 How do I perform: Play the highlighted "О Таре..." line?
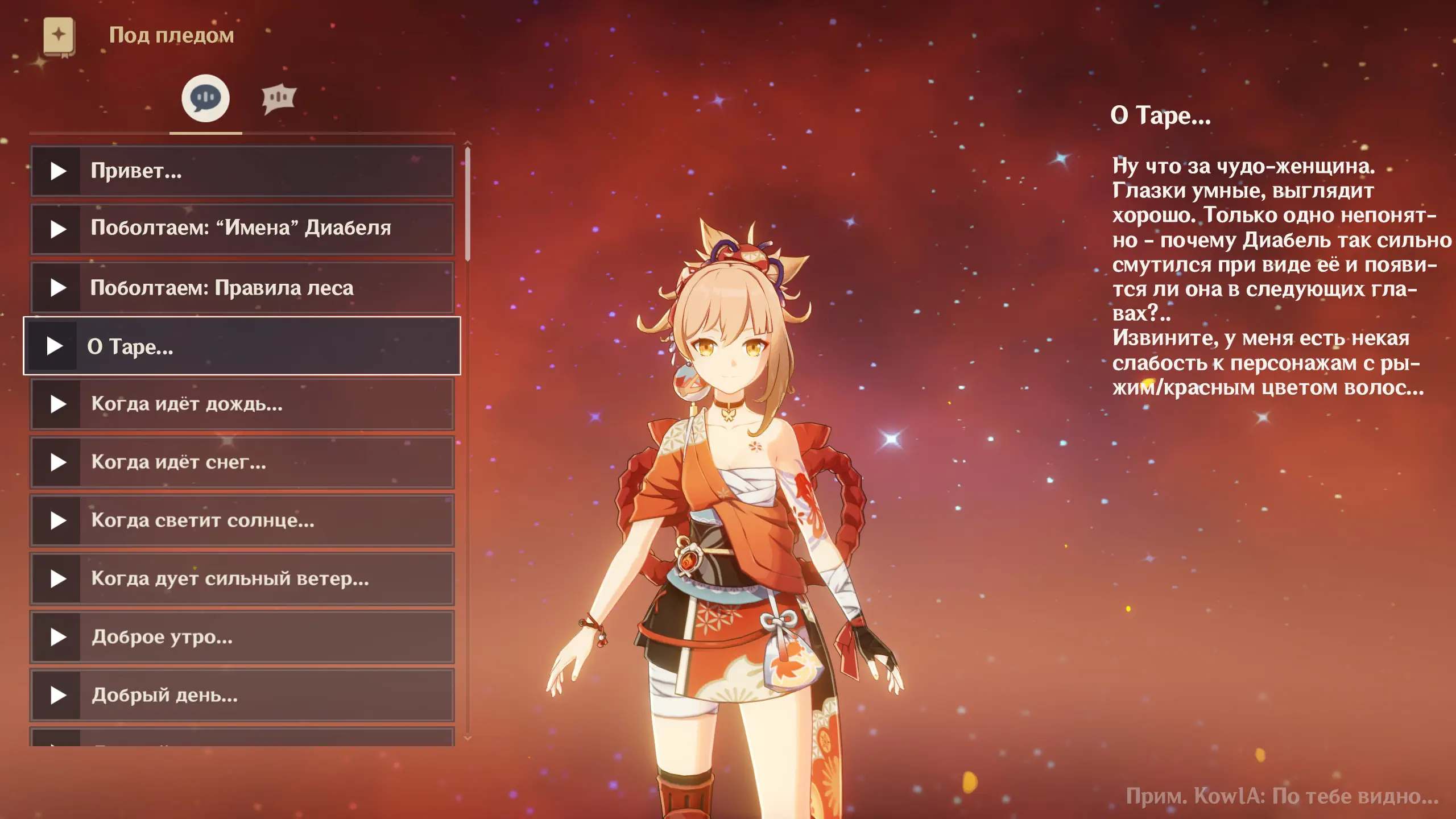[55, 346]
